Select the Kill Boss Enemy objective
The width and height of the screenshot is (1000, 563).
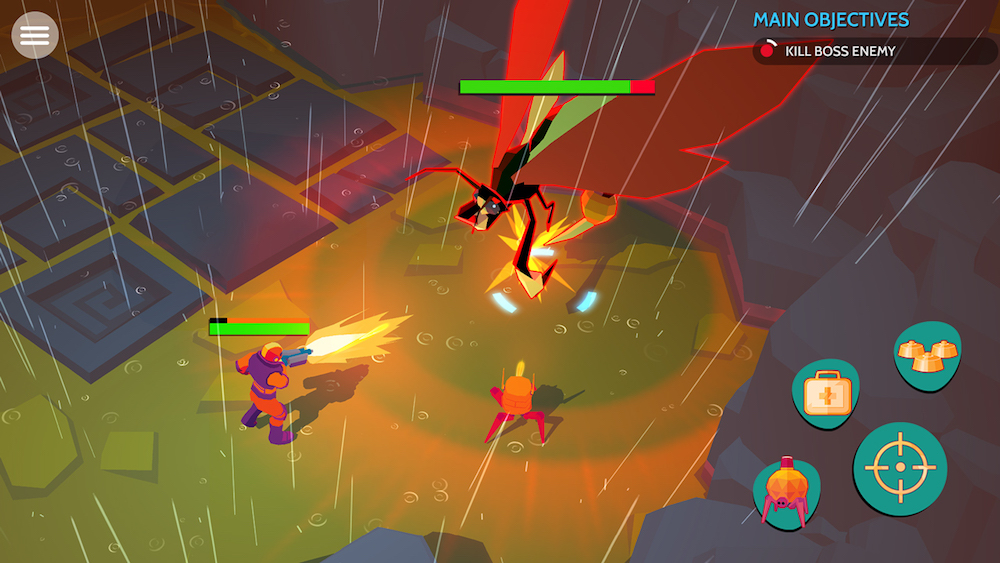click(840, 51)
